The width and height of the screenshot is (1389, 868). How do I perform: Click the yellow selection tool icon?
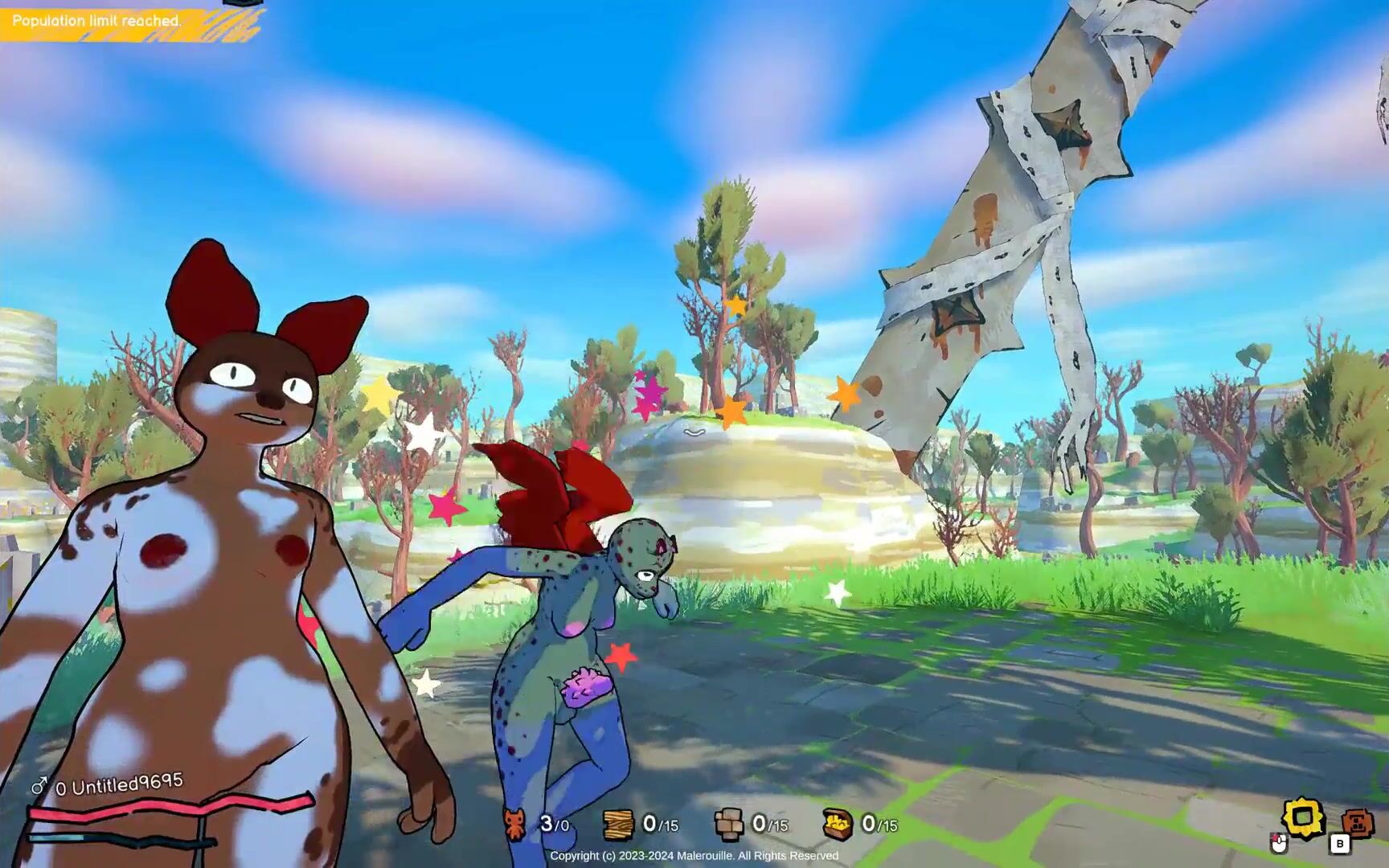point(1303,819)
